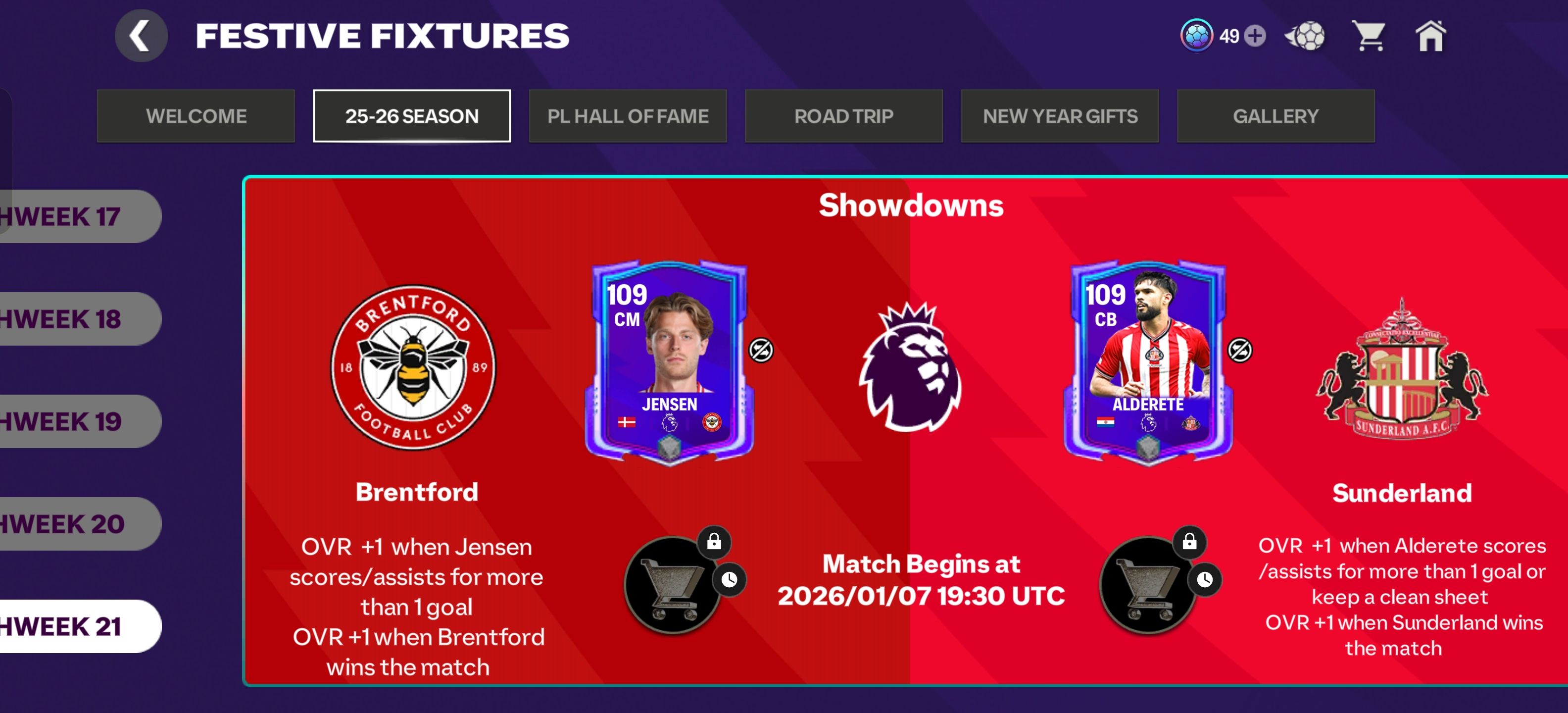Tap the soccer ball icon in header
The image size is (1568, 713).
(1305, 36)
